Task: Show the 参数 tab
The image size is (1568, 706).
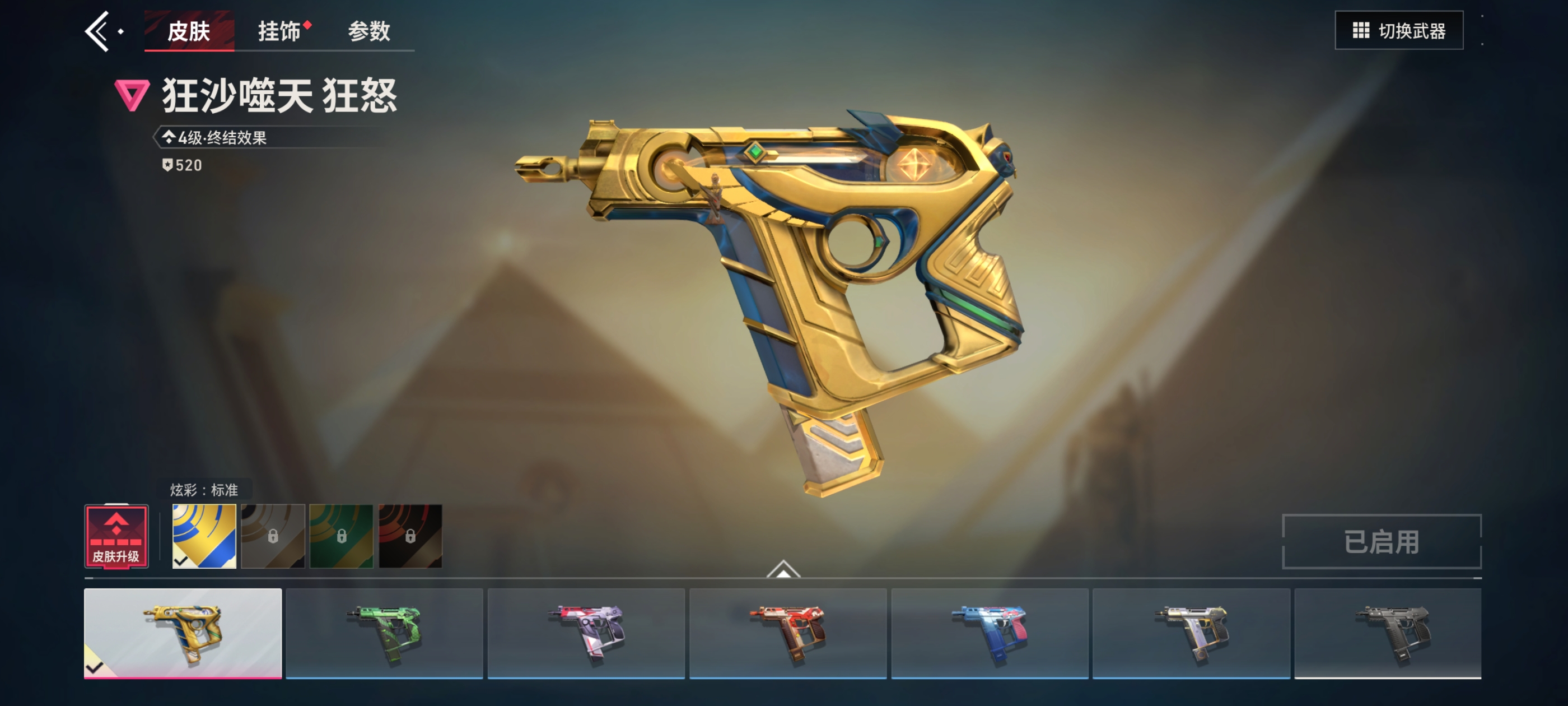Action: point(369,31)
